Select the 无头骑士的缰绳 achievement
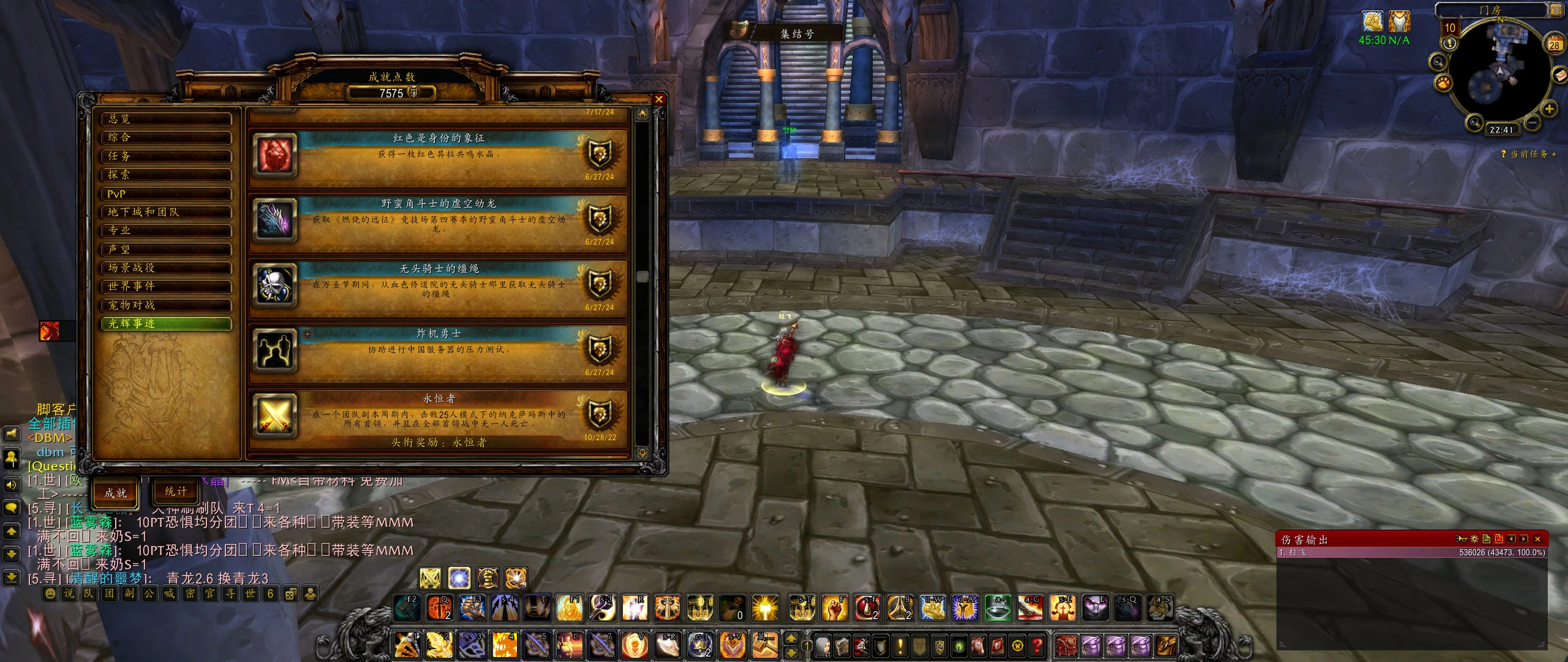Screen dimensions: 1568x662 click(439, 289)
